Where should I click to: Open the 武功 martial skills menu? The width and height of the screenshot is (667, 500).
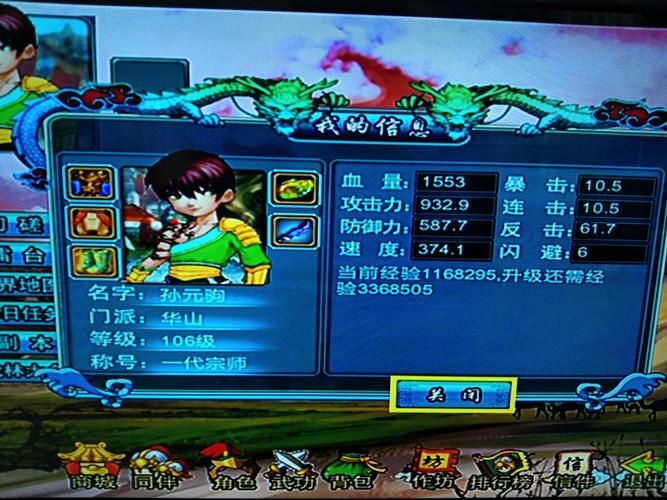point(290,468)
